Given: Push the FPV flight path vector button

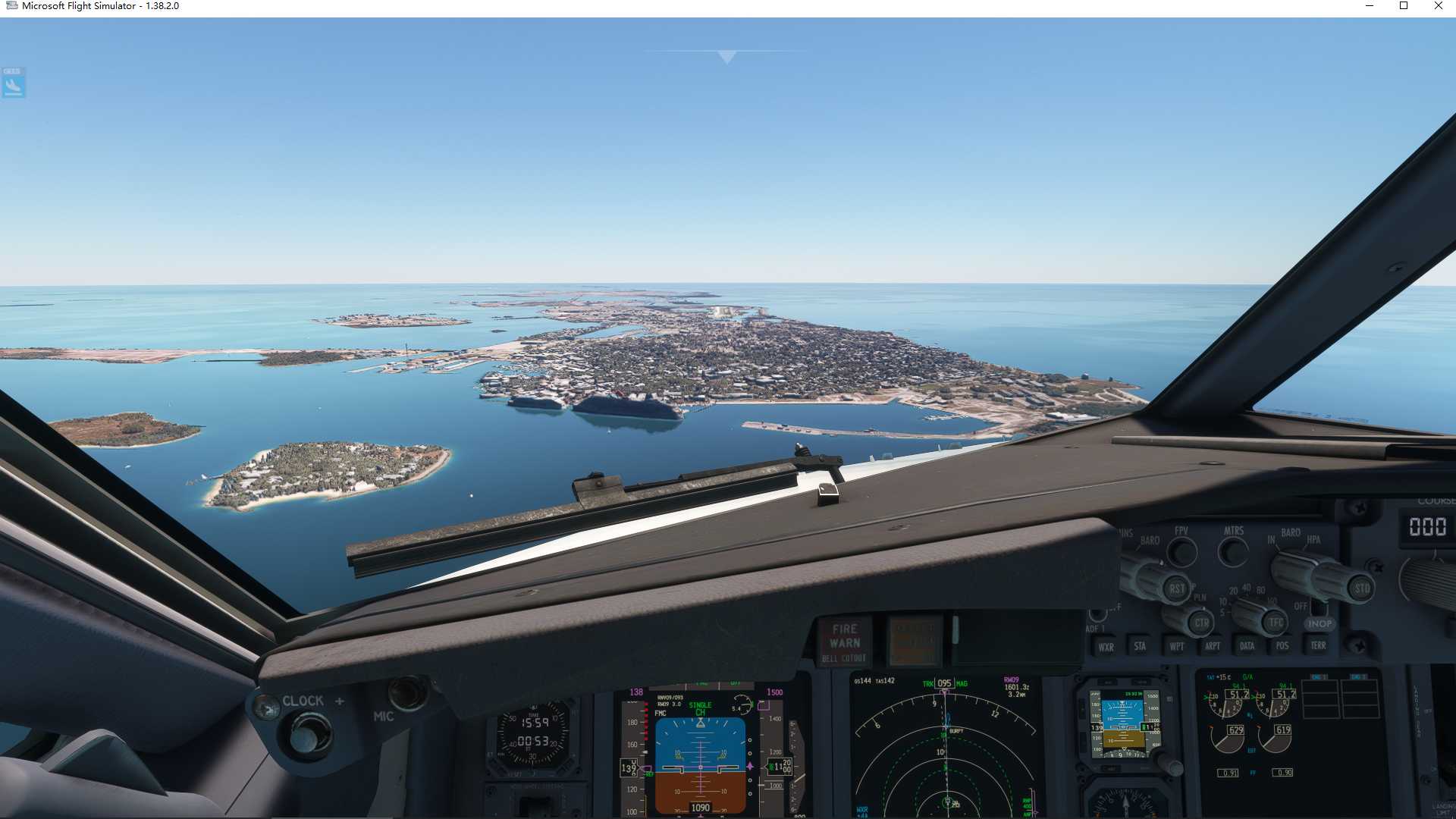Looking at the screenshot, I should [x=1181, y=552].
